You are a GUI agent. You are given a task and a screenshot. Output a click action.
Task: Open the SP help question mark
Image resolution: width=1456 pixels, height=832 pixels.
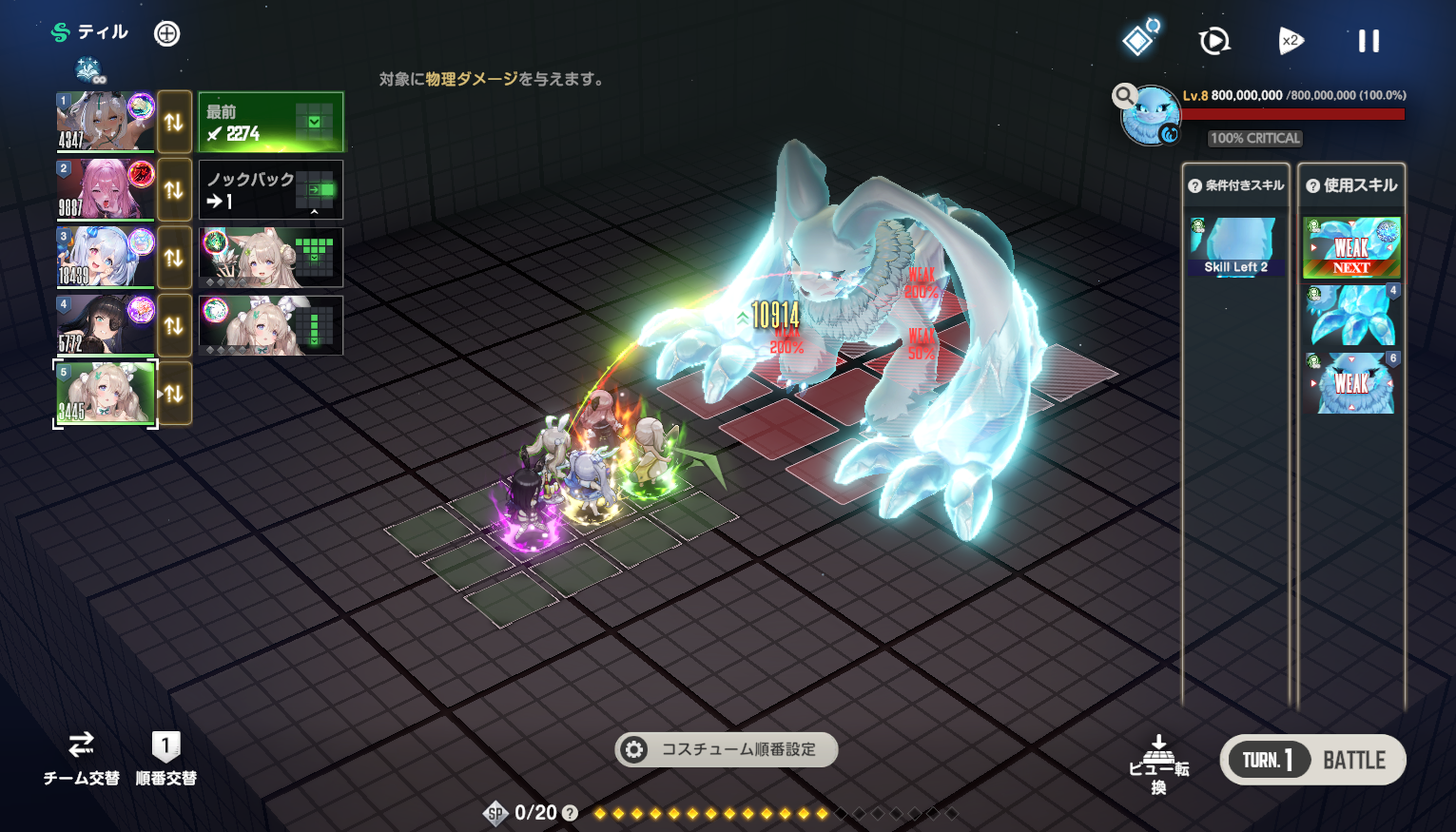[x=570, y=813]
